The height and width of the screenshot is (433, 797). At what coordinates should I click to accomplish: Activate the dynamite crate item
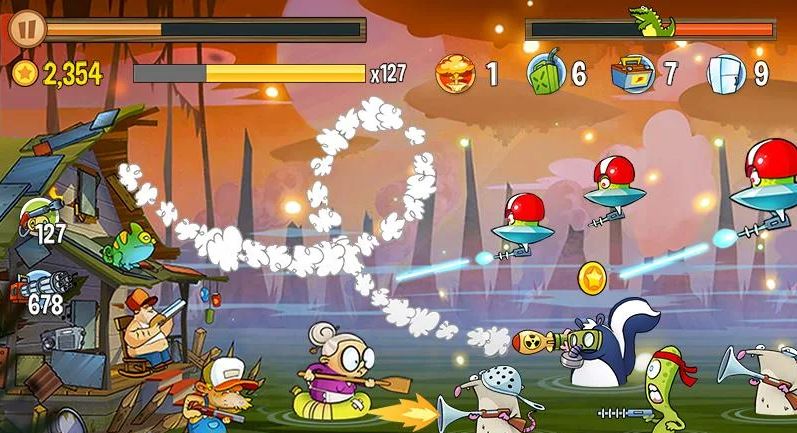click(x=633, y=72)
